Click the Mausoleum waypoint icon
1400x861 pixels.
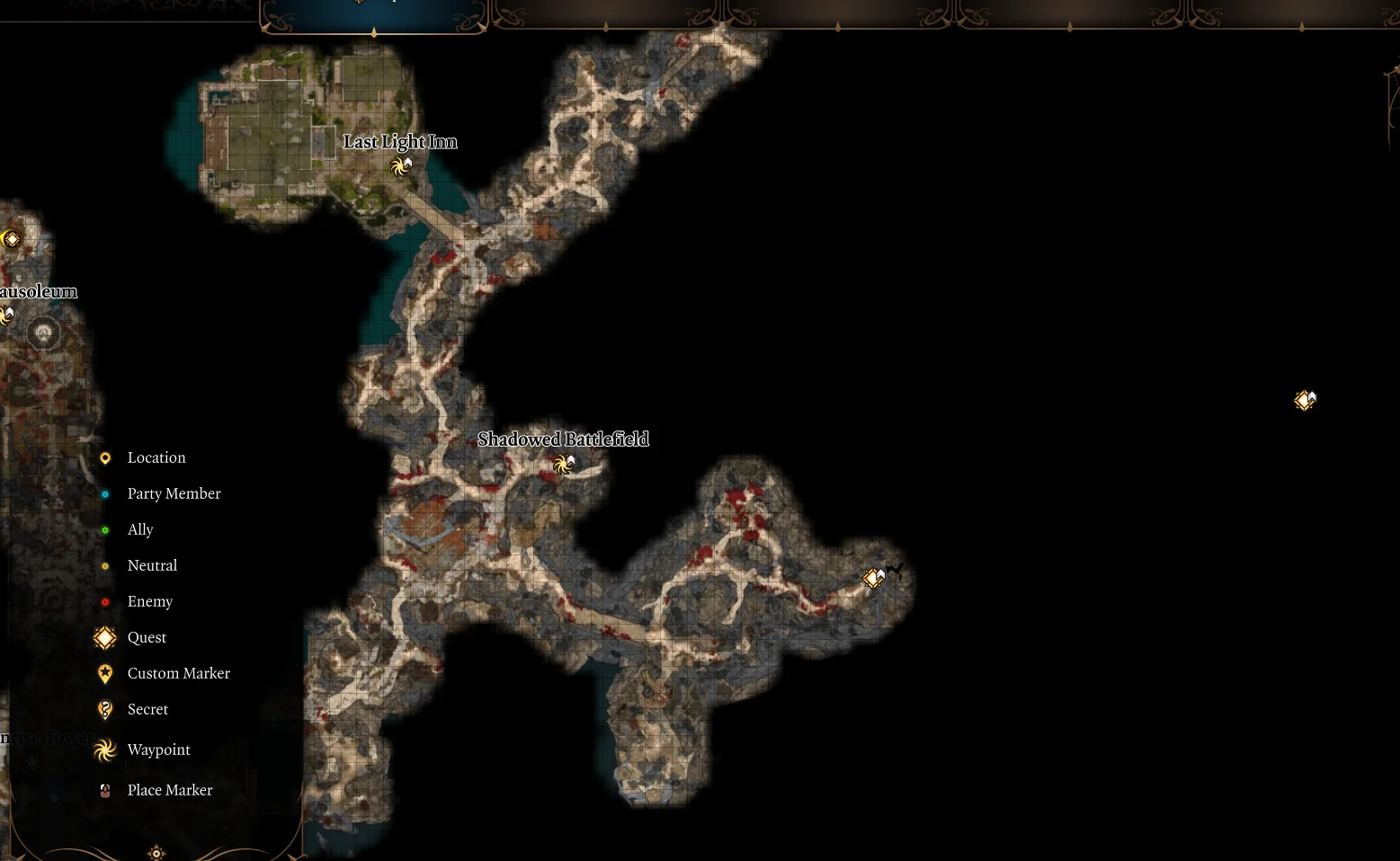click(7, 315)
